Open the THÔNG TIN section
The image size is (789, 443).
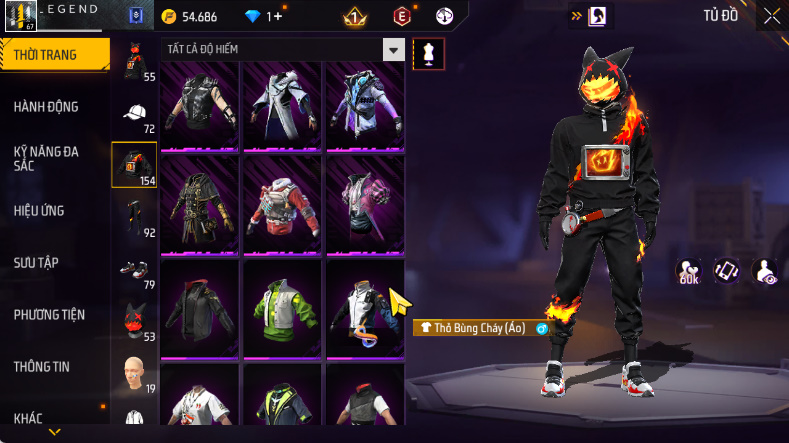point(41,367)
